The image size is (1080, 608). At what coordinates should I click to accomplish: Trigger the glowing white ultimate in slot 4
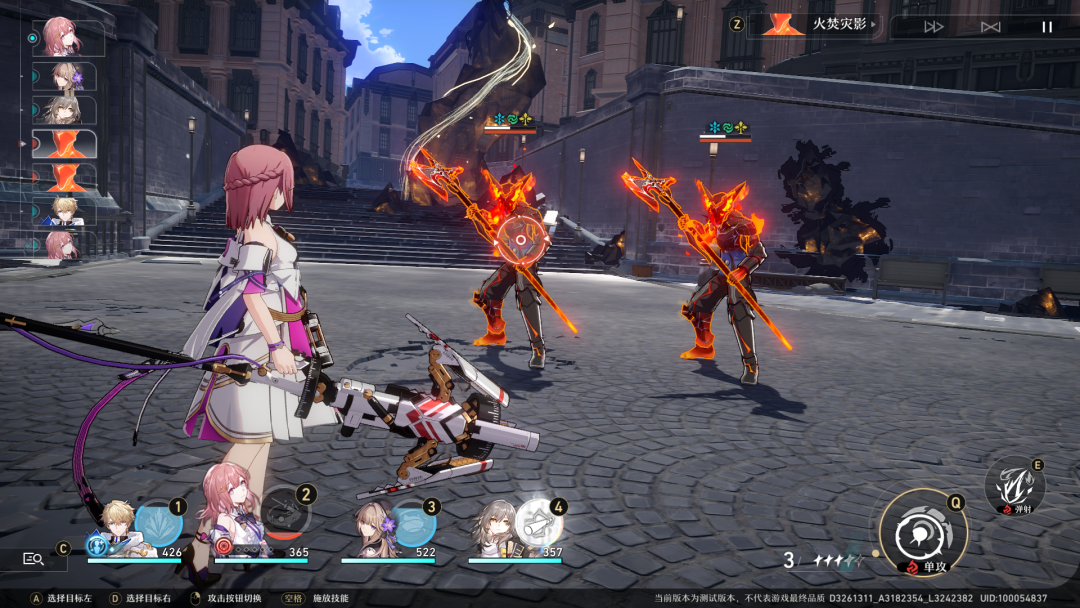(x=538, y=522)
